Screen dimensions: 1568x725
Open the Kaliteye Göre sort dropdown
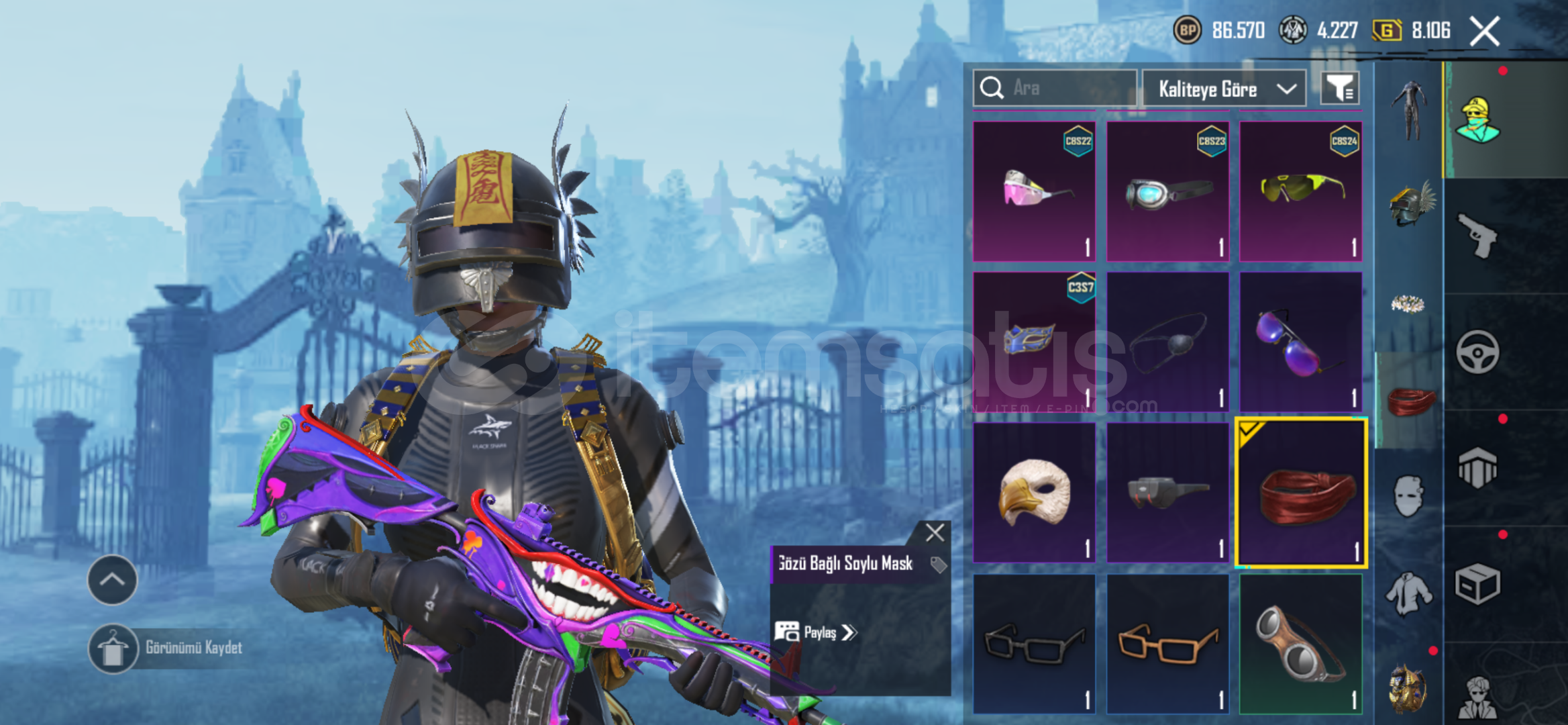pyautogui.click(x=1224, y=89)
